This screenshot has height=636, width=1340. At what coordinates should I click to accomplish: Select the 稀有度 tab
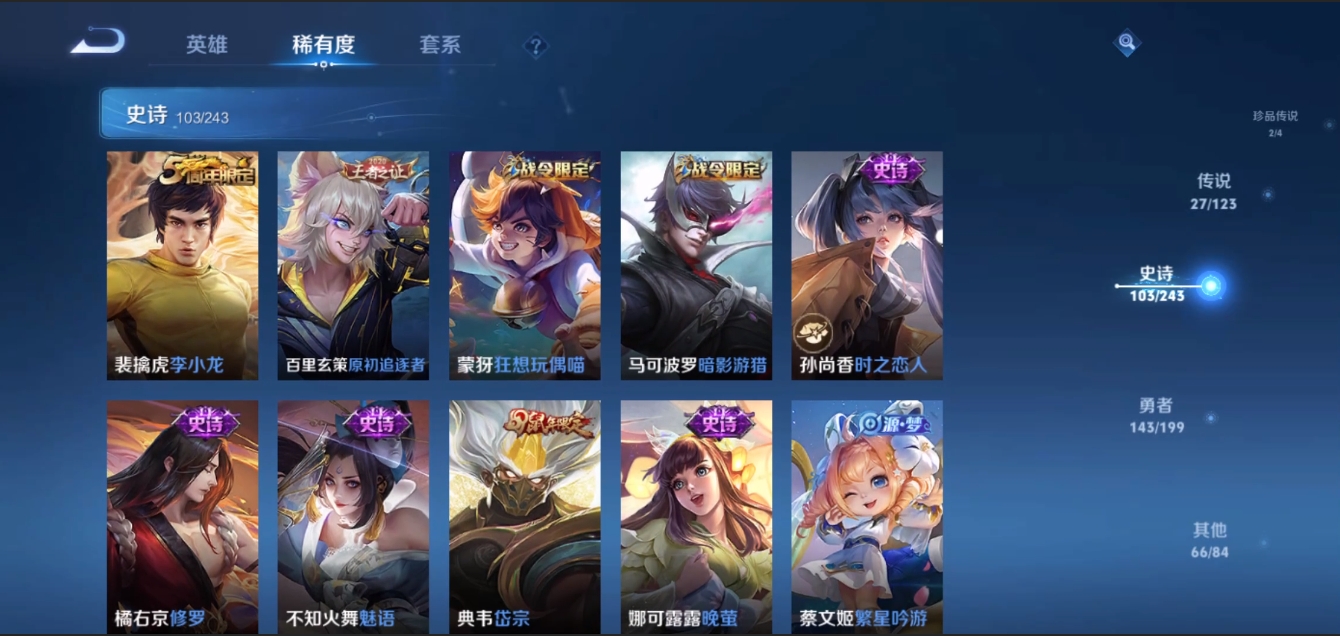[x=323, y=45]
